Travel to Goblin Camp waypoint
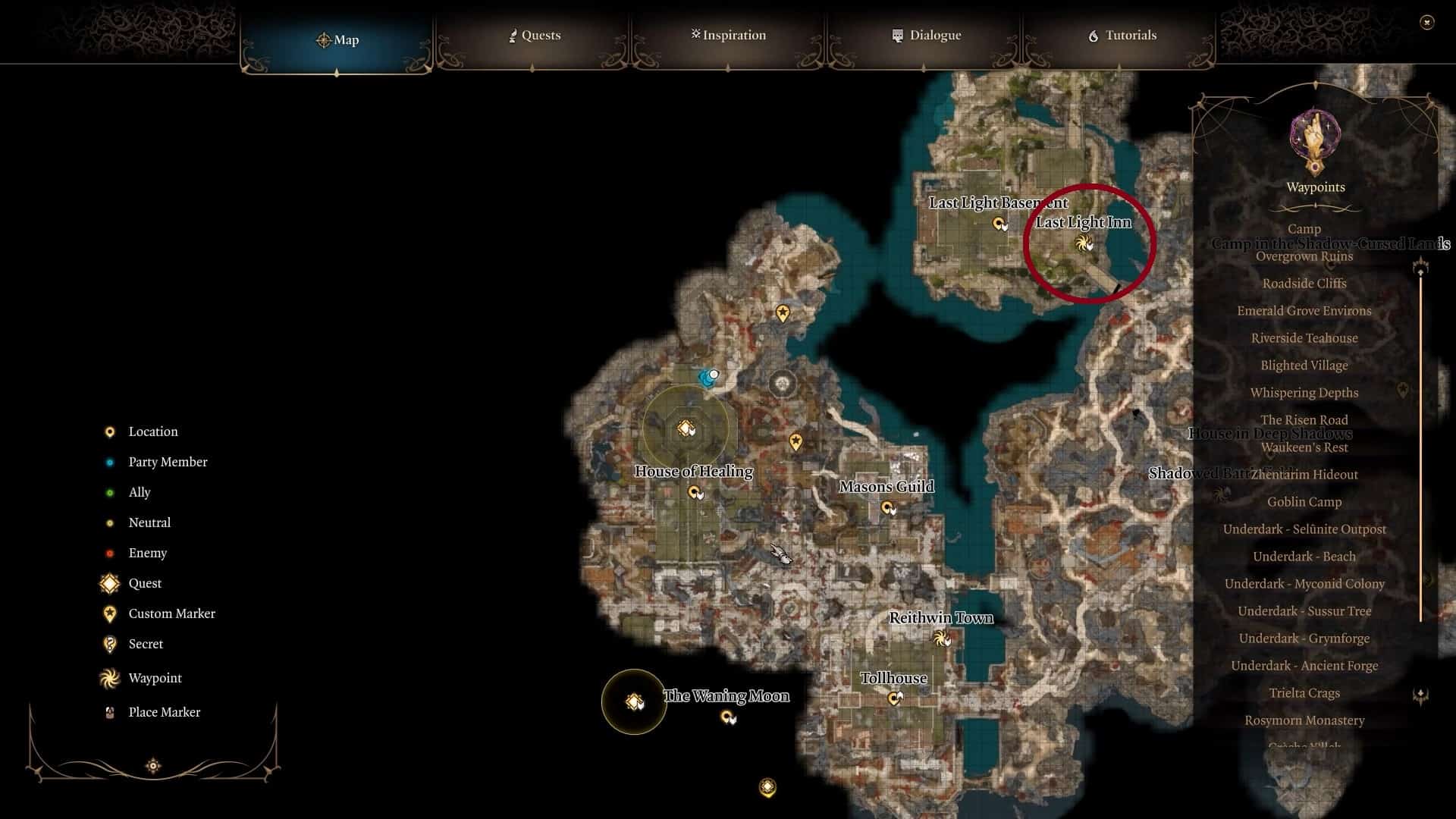Screen dimensions: 1456x819 (x=1304, y=502)
